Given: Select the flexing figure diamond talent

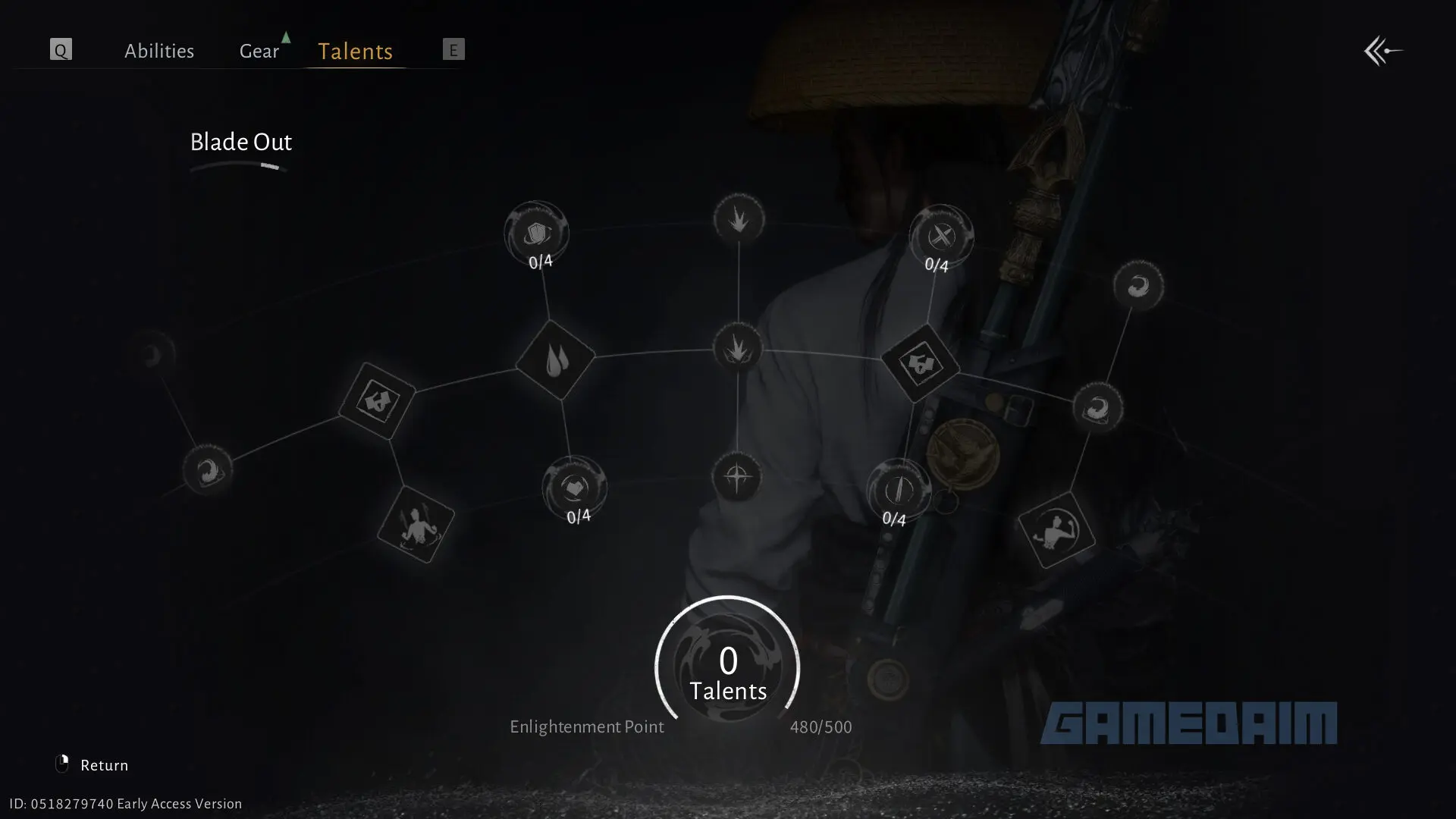Looking at the screenshot, I should (x=1056, y=531).
